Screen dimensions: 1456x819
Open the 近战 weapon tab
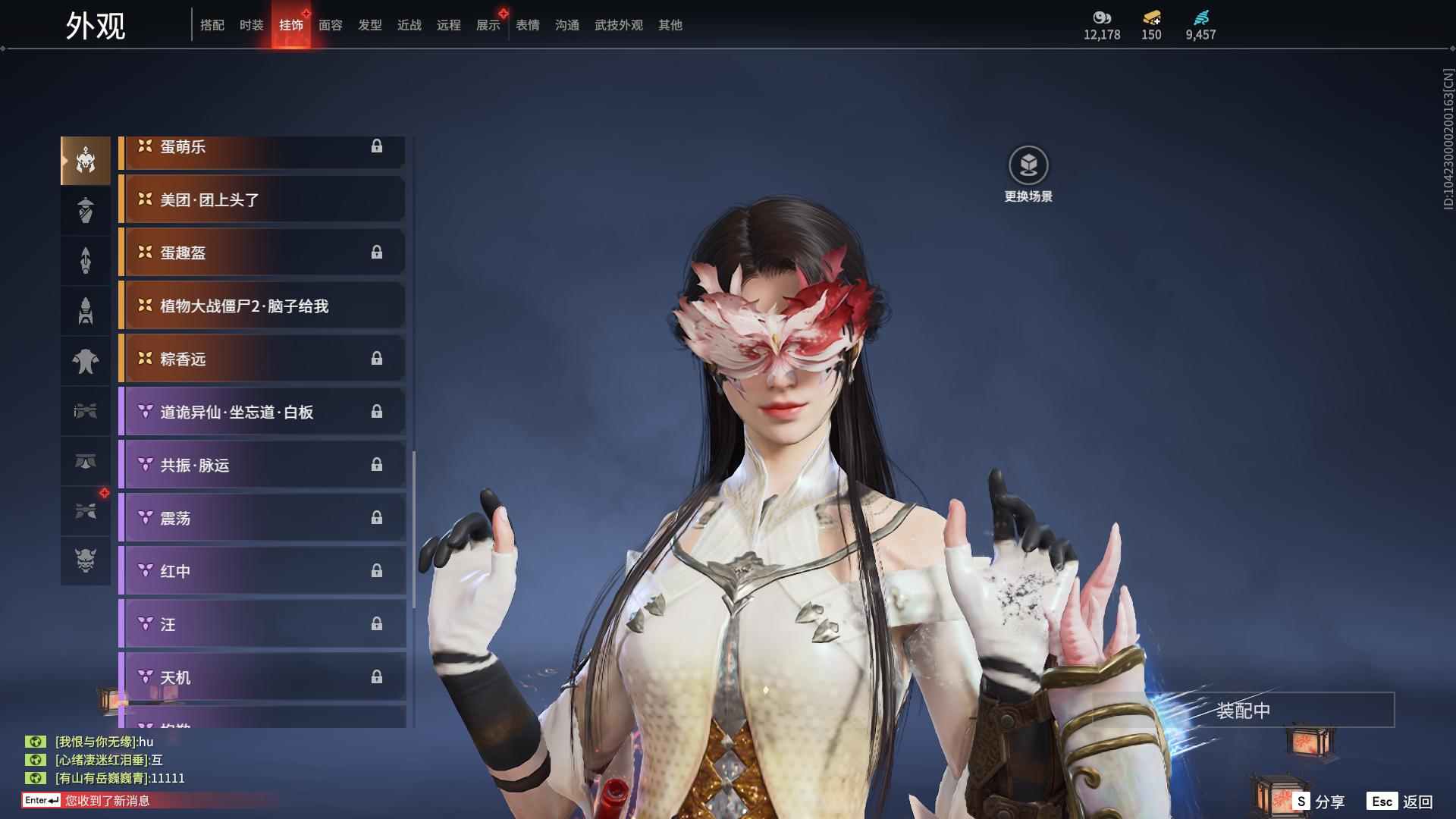409,25
